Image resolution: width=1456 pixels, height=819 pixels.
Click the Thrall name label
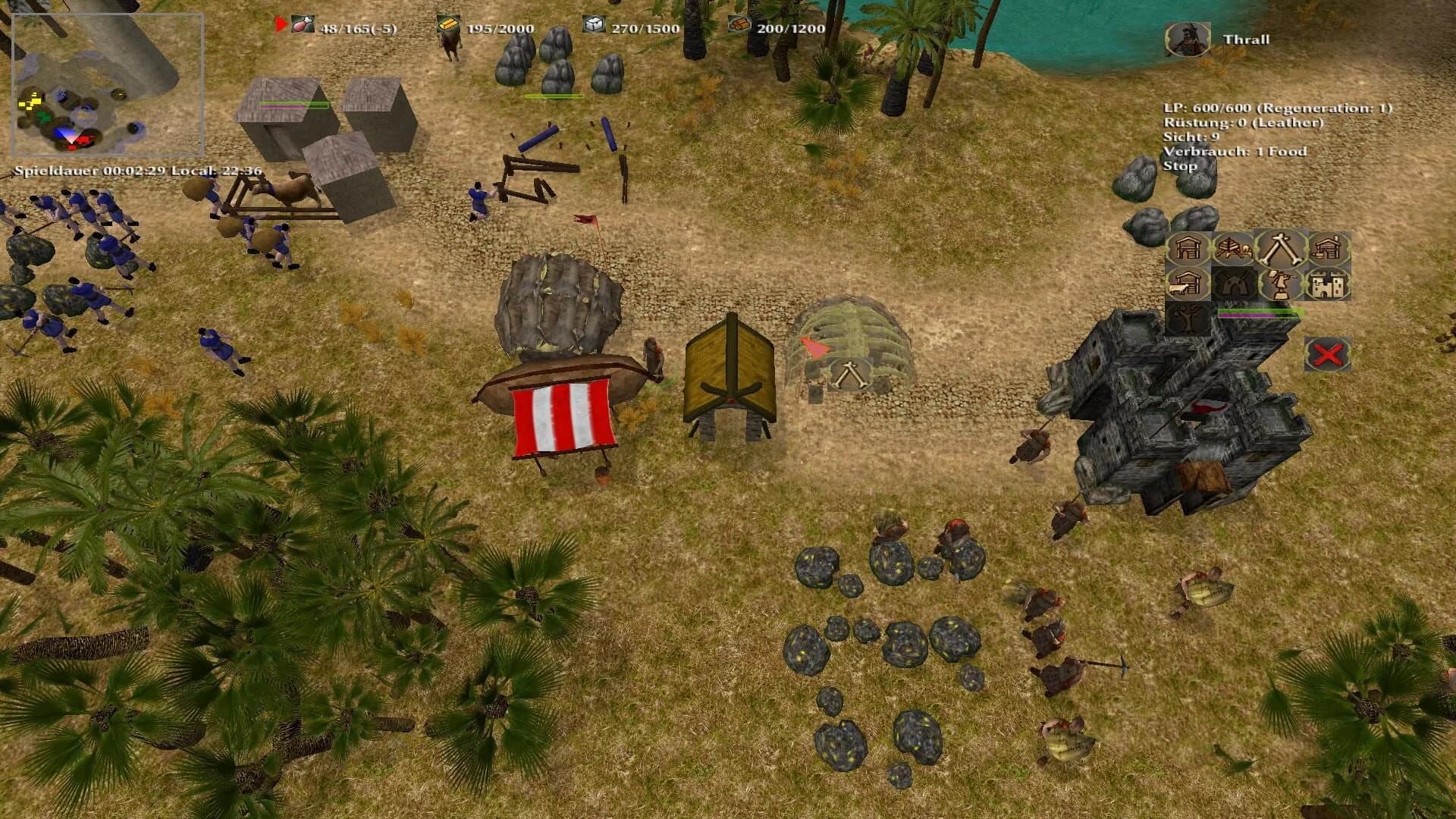coord(1245,39)
